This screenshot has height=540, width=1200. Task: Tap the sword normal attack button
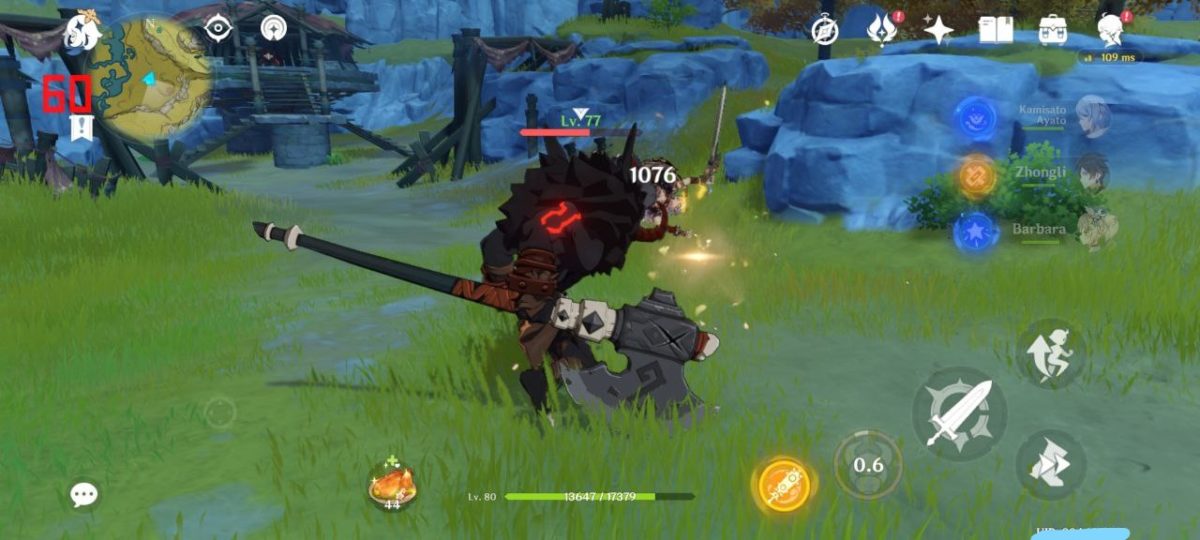959,413
